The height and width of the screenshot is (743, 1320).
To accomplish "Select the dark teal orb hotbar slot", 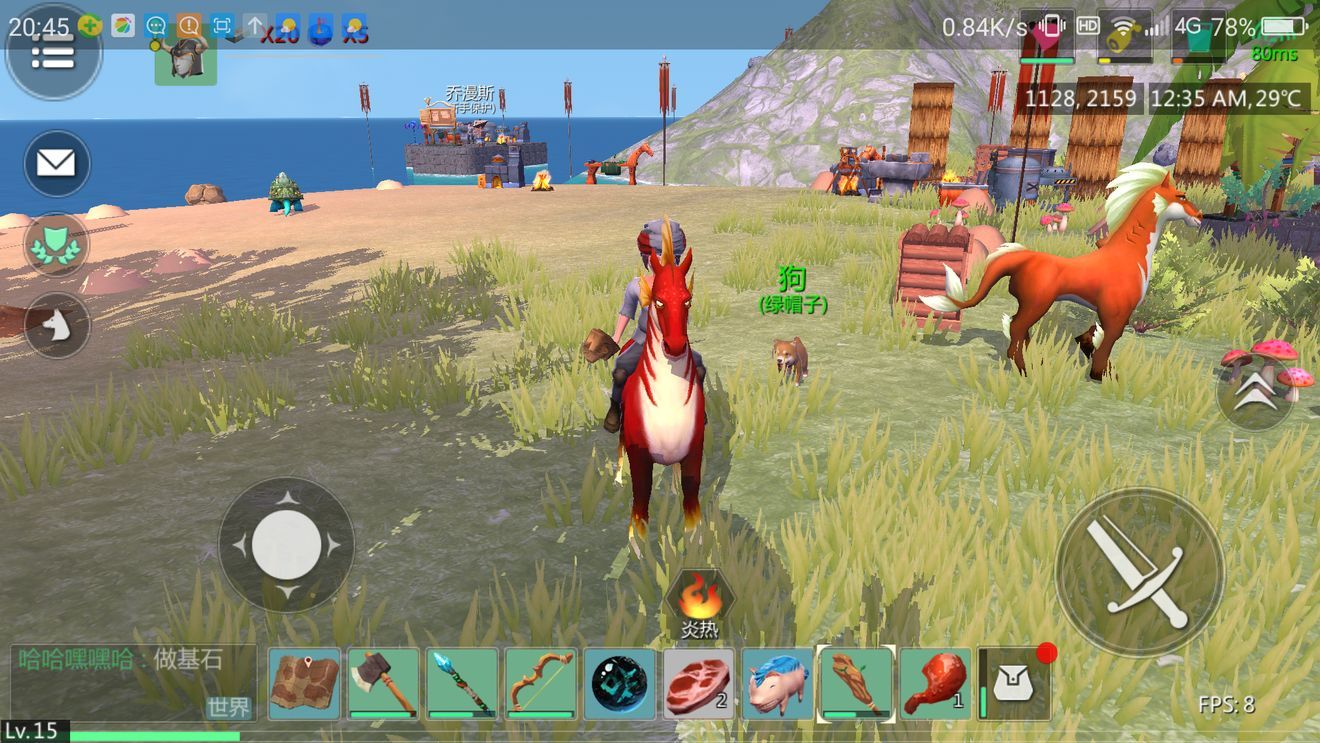I will click(620, 684).
